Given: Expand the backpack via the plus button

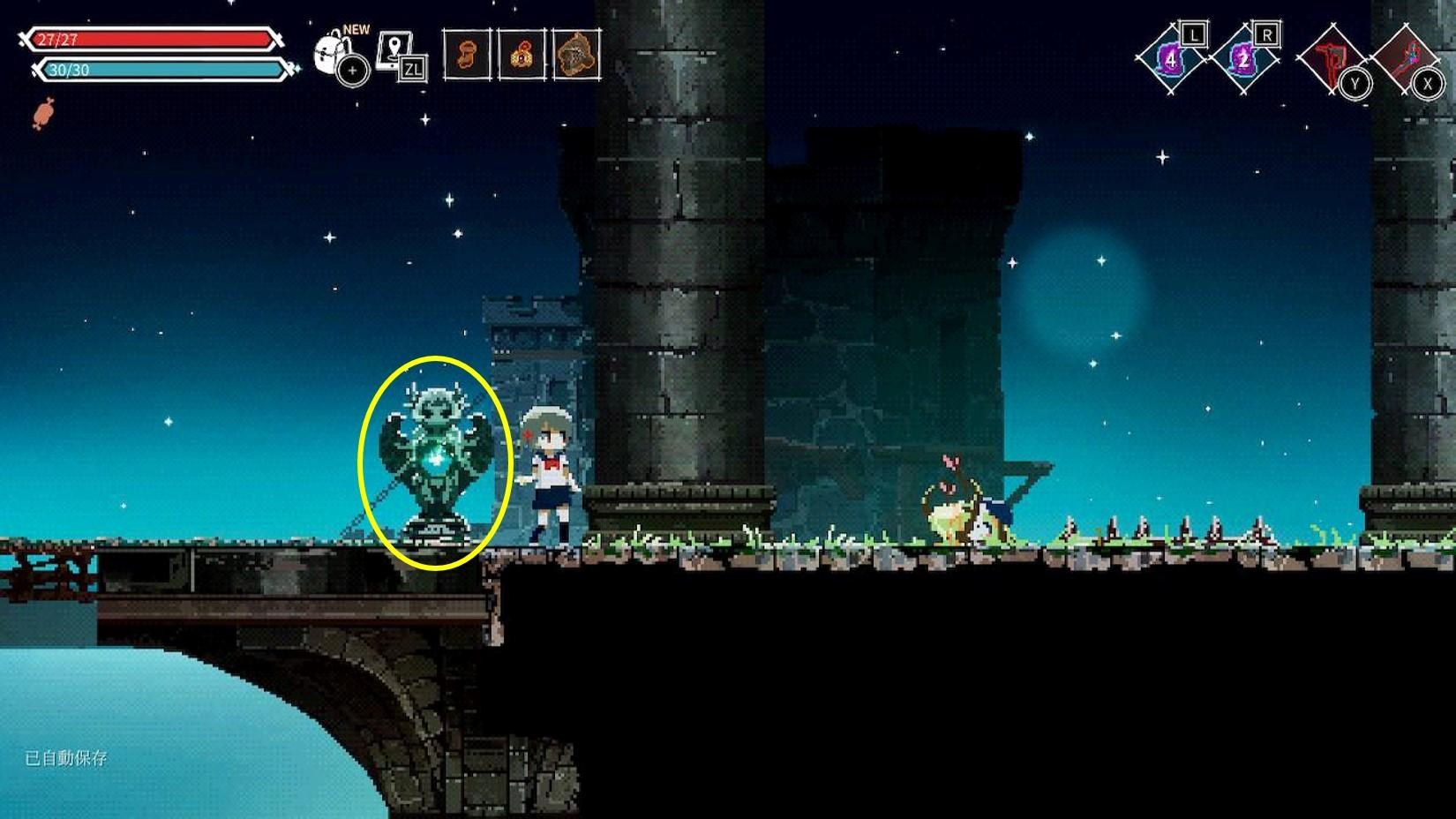Looking at the screenshot, I should click(351, 71).
